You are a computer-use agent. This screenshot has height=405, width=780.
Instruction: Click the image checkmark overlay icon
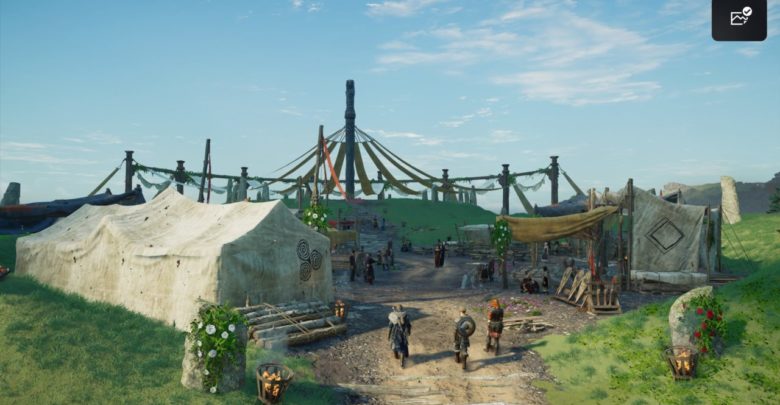pos(740,17)
